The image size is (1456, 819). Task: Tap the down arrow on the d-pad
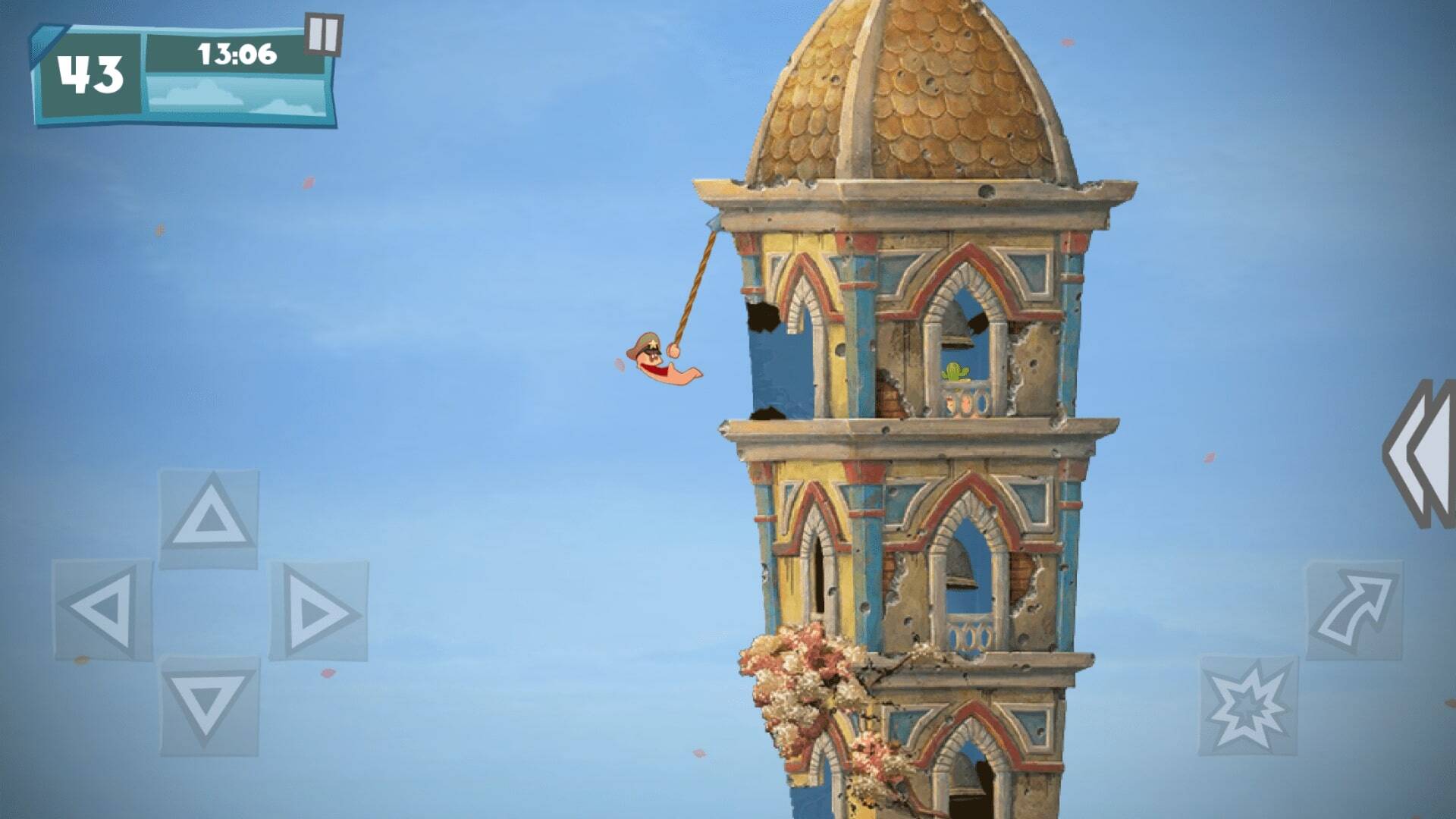coord(209,705)
